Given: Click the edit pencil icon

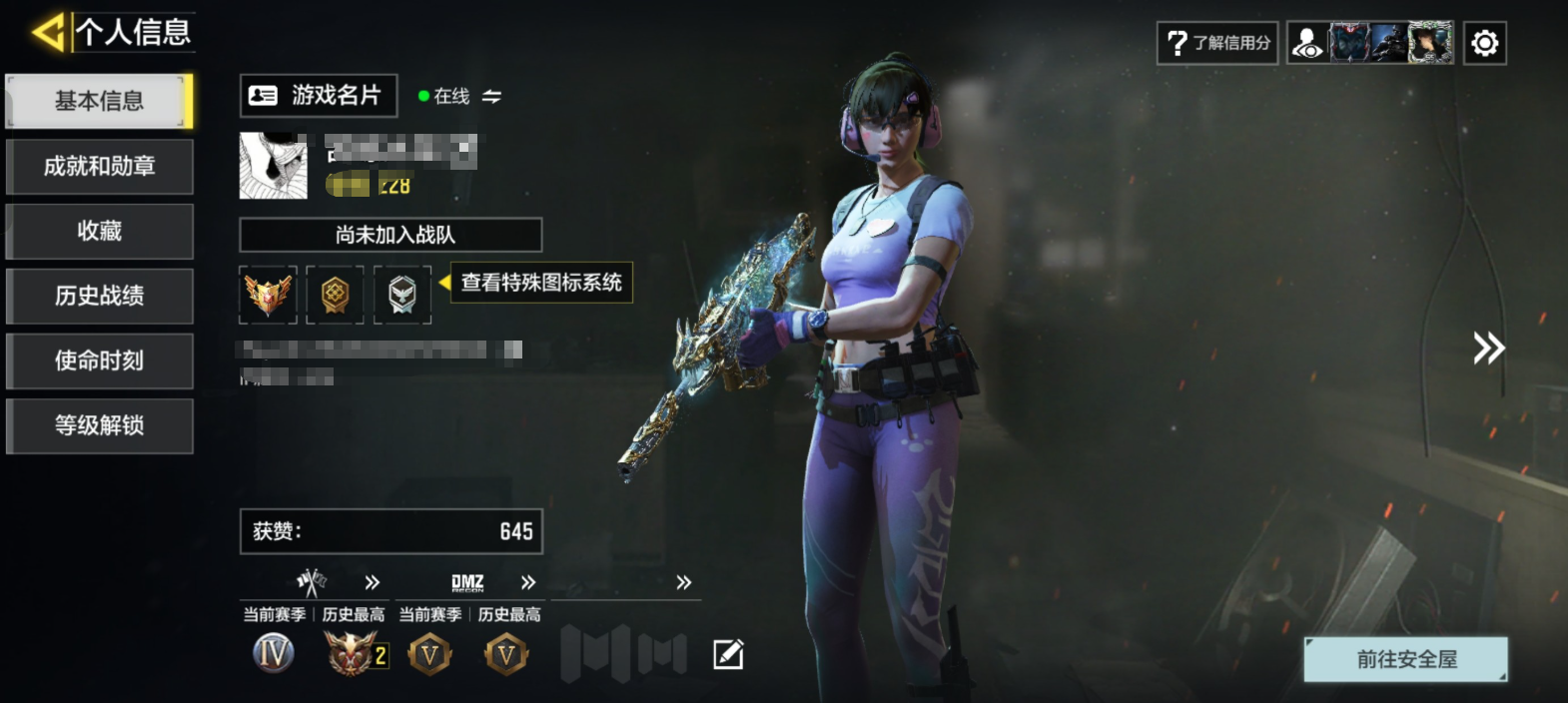Looking at the screenshot, I should point(728,654).
